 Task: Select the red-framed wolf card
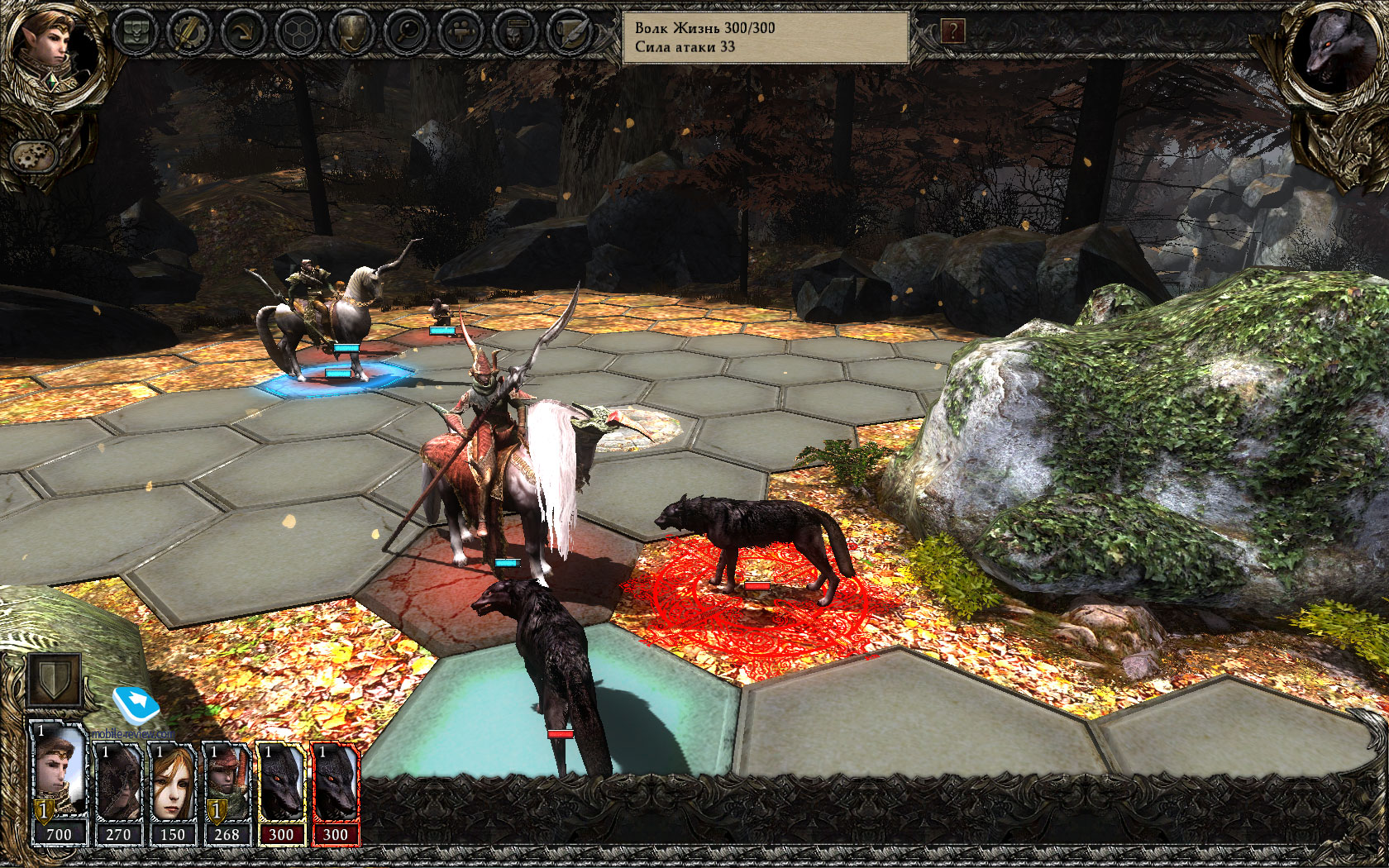click(x=335, y=794)
